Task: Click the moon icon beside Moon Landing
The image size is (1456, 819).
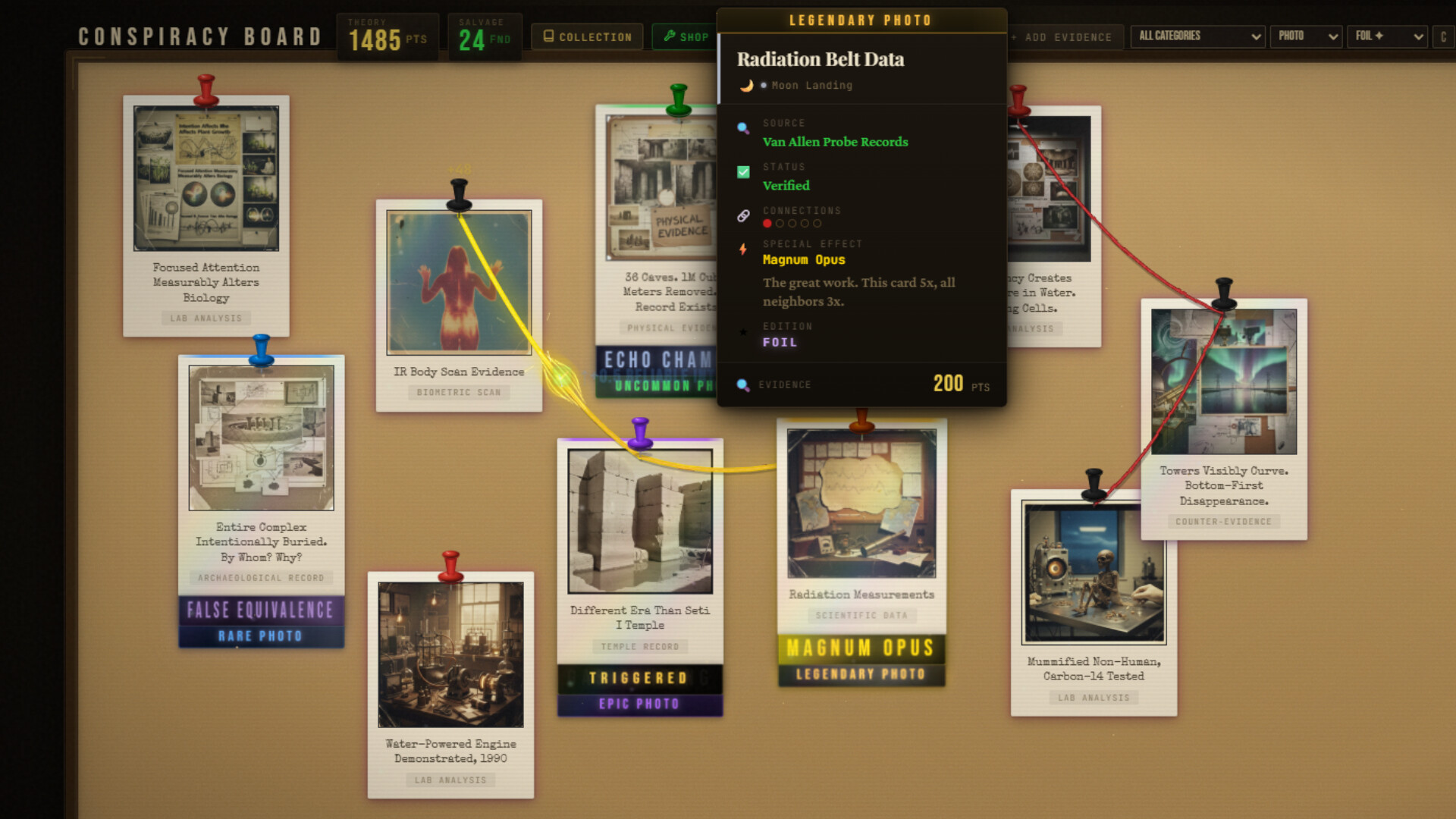Action: tap(747, 86)
